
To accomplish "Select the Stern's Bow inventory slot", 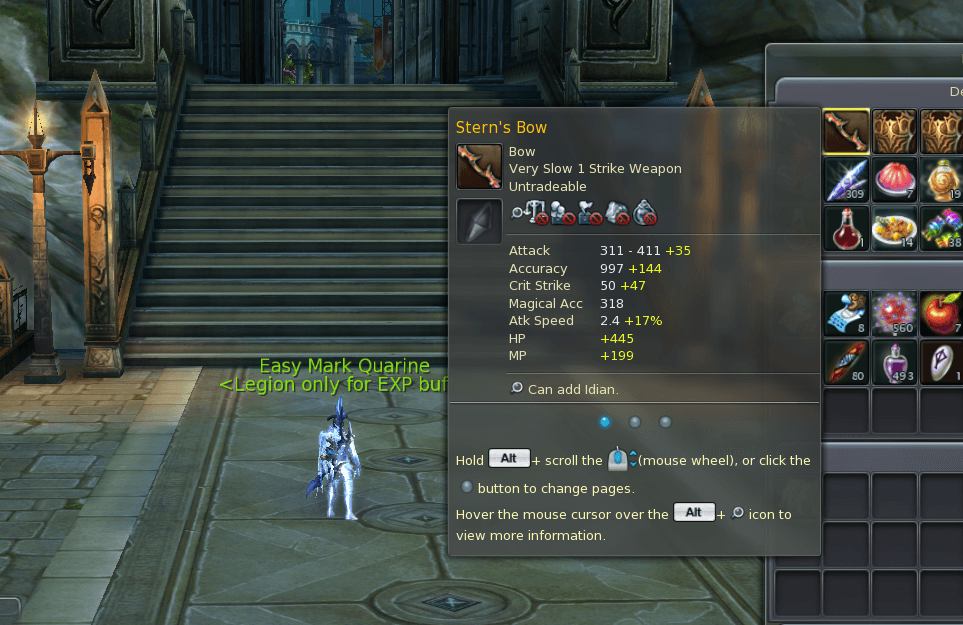I will point(846,131).
